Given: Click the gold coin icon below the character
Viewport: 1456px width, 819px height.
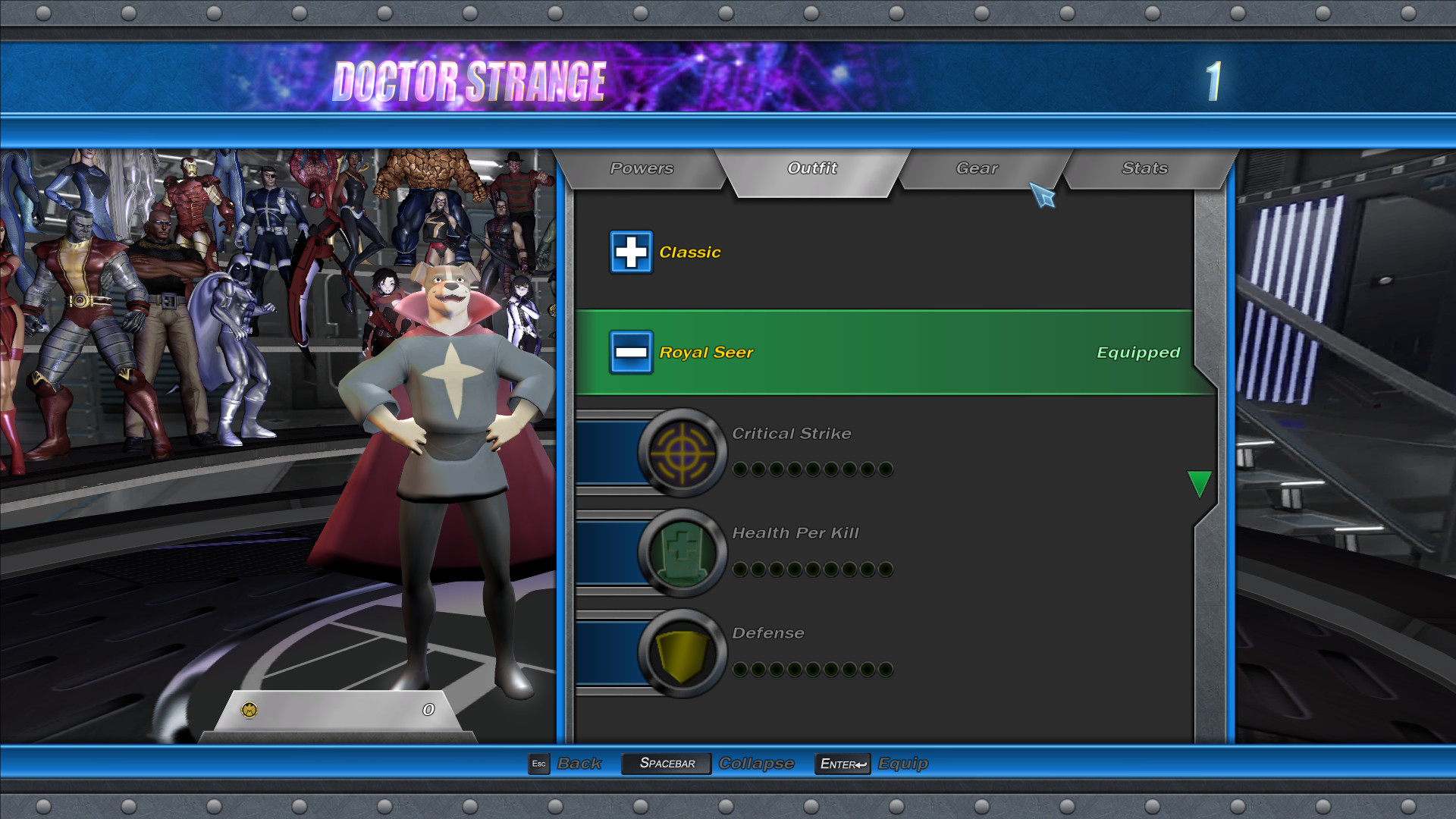Looking at the screenshot, I should point(250,710).
